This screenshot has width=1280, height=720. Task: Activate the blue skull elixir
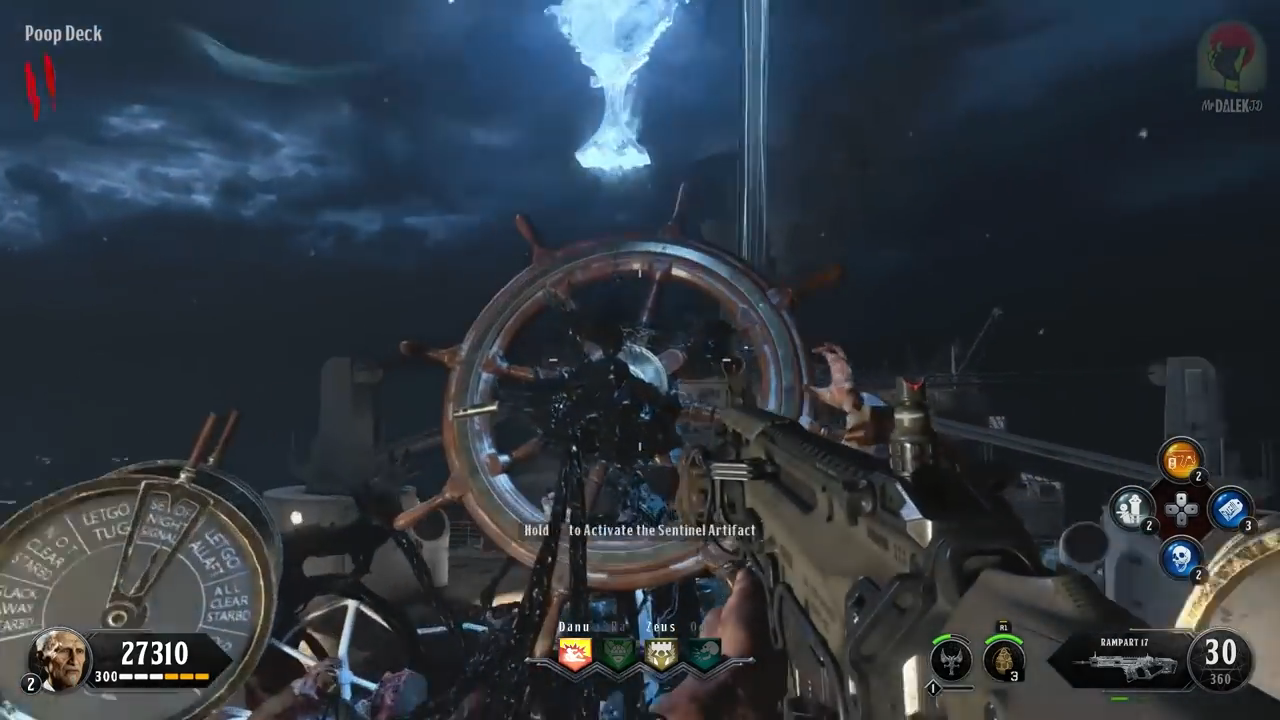coord(1181,557)
